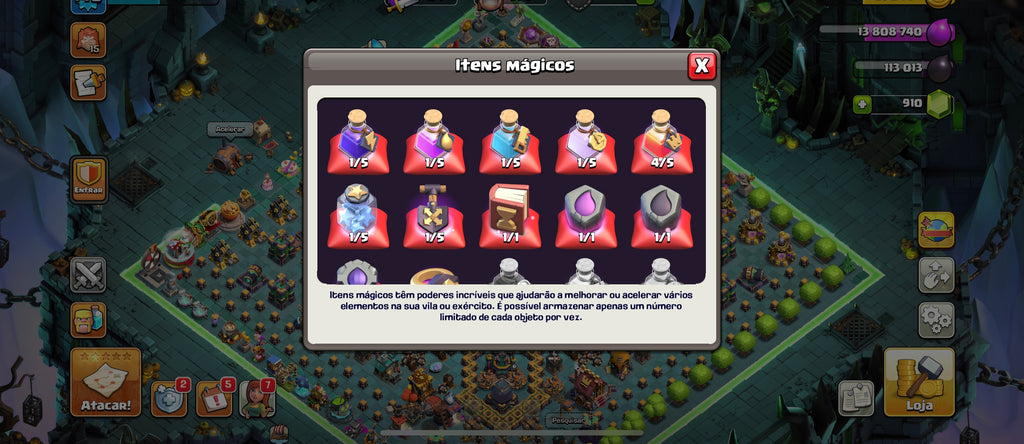Close the Itens mágicos window
The image size is (1024, 444).
(x=702, y=66)
